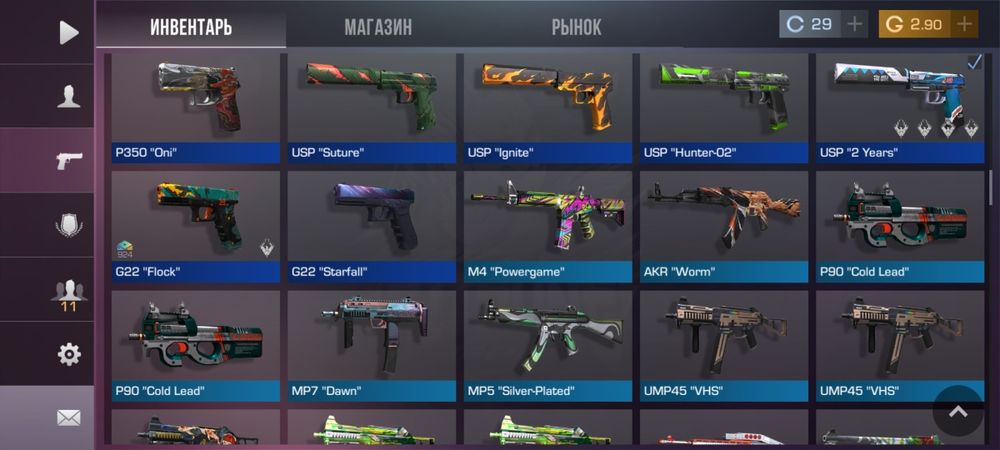Pick the USP "2 Years" skin

tap(900, 105)
